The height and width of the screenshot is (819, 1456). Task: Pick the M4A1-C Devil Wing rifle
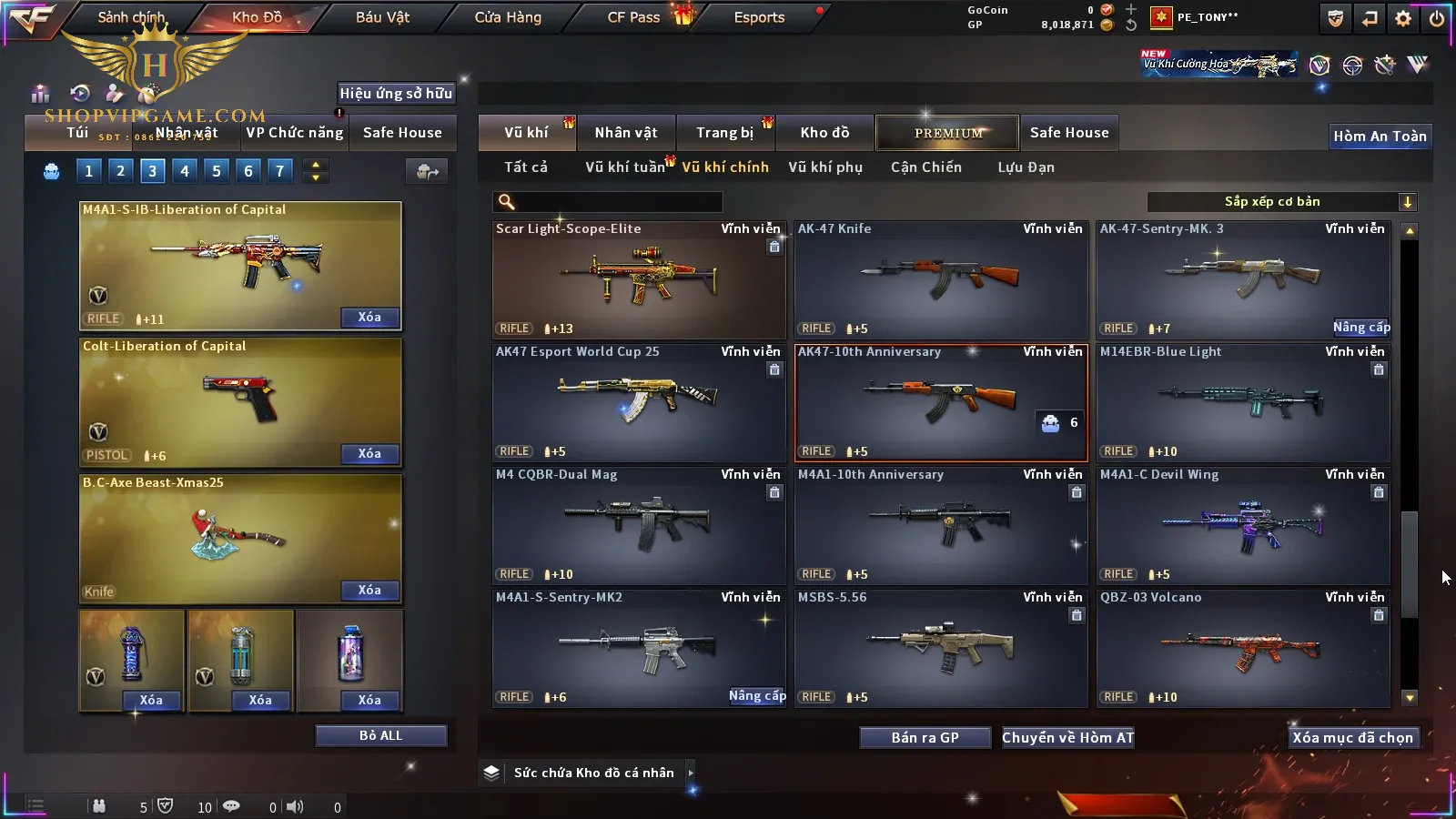point(1242,525)
